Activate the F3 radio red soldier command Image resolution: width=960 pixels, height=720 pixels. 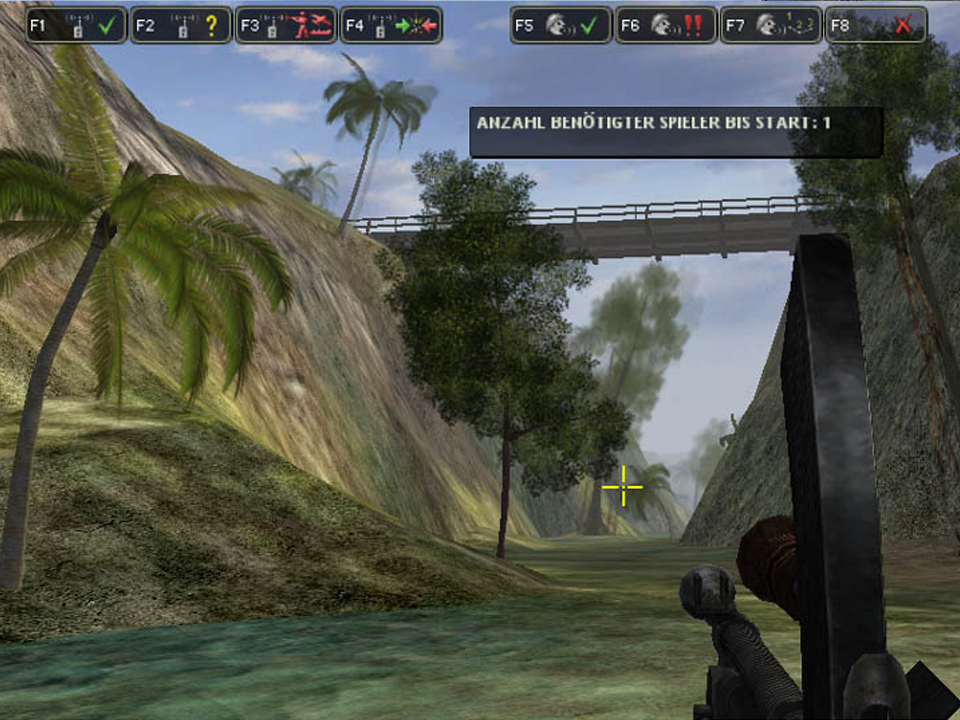pos(286,25)
